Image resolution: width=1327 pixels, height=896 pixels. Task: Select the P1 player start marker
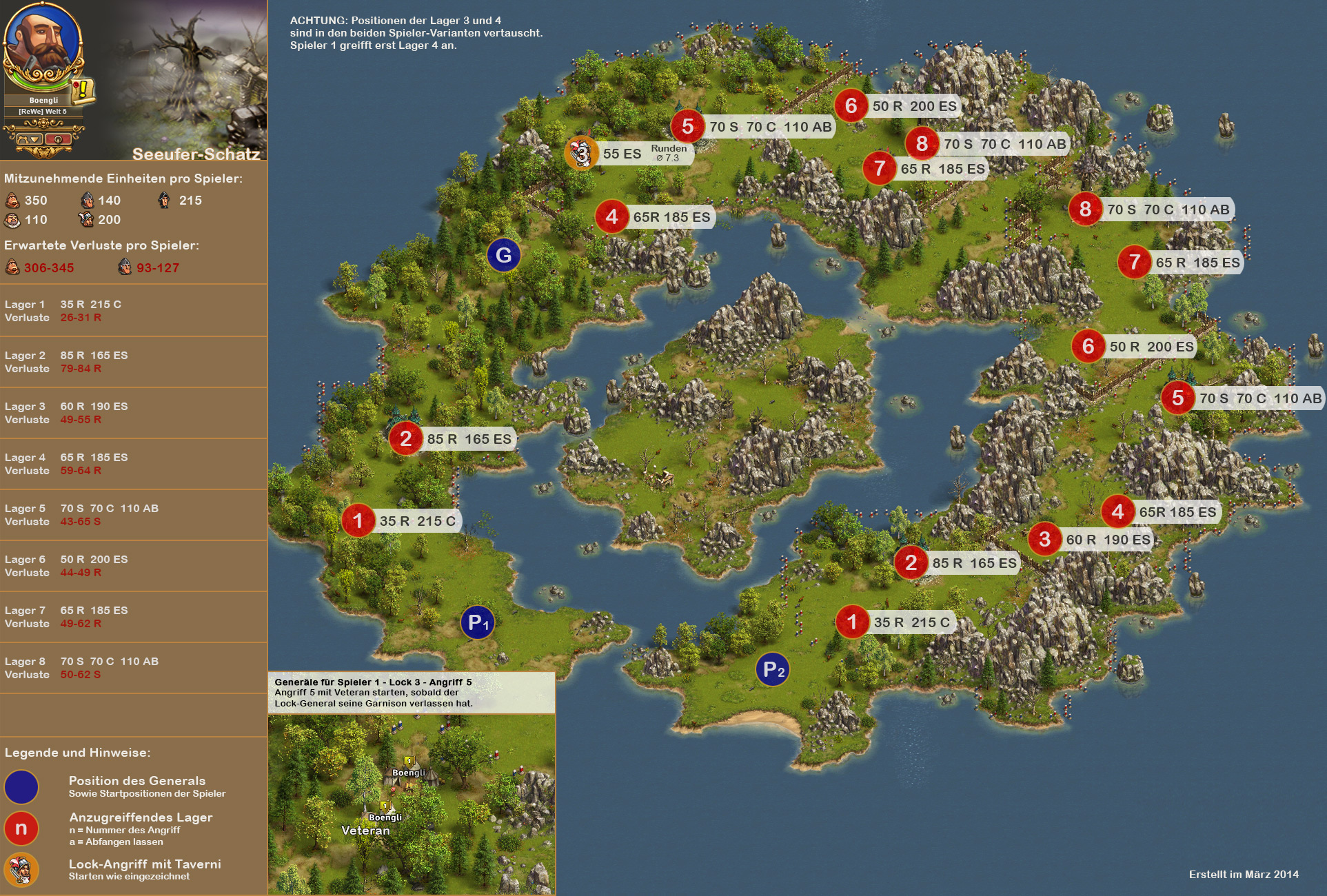pyautogui.click(x=478, y=623)
